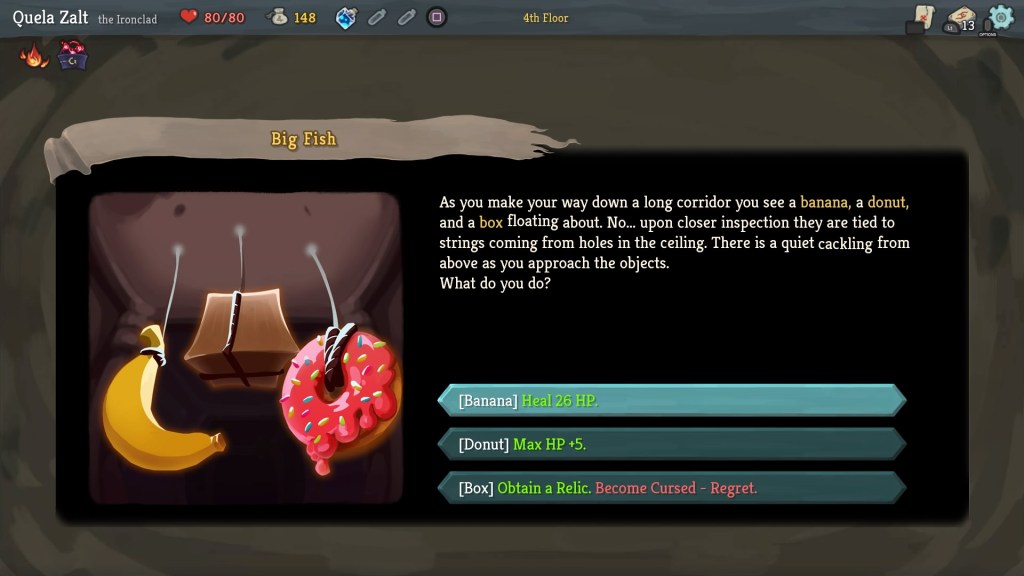Select the Box option to obtain a relic

(x=670, y=488)
